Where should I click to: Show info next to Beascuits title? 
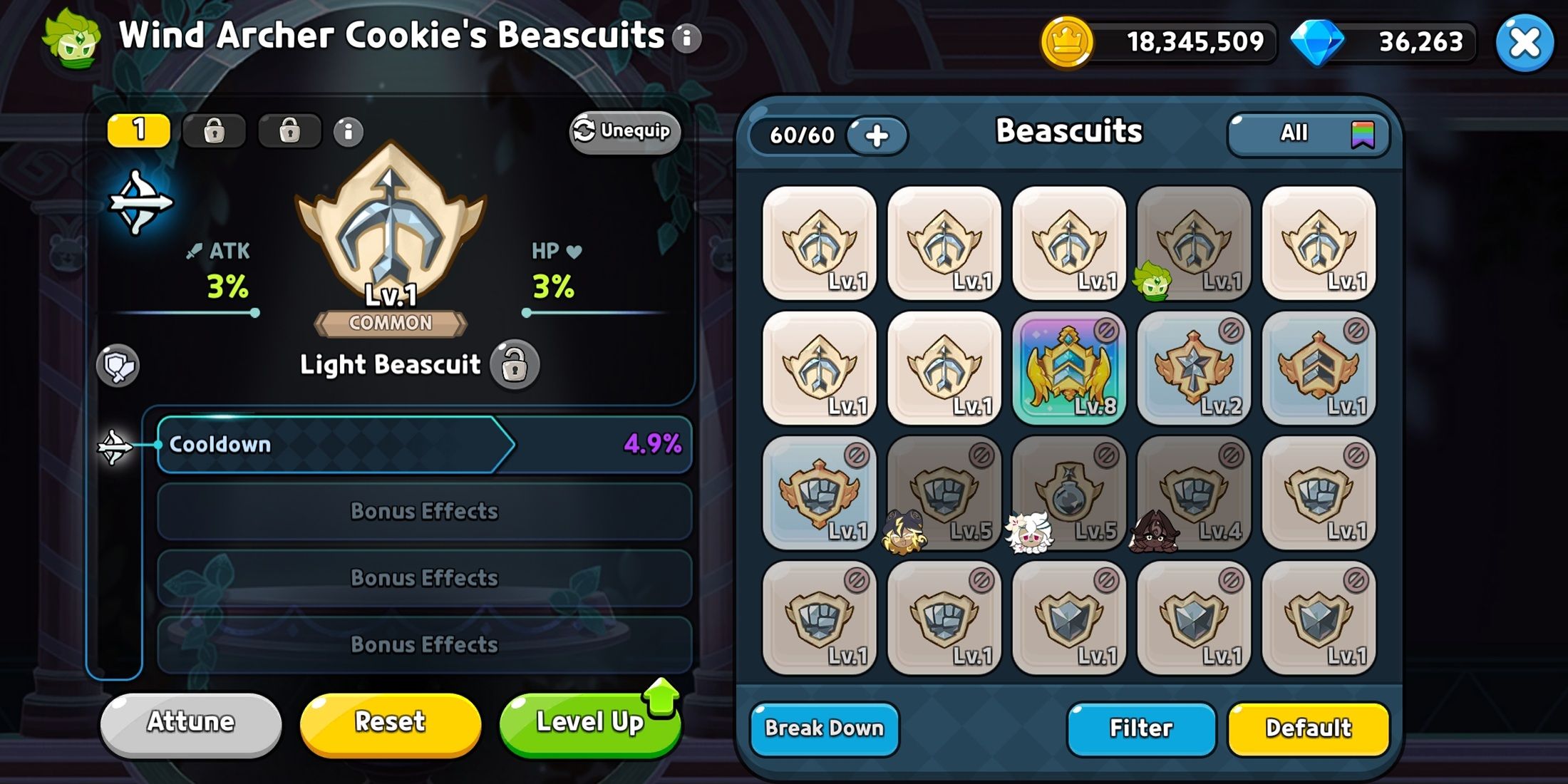(687, 38)
